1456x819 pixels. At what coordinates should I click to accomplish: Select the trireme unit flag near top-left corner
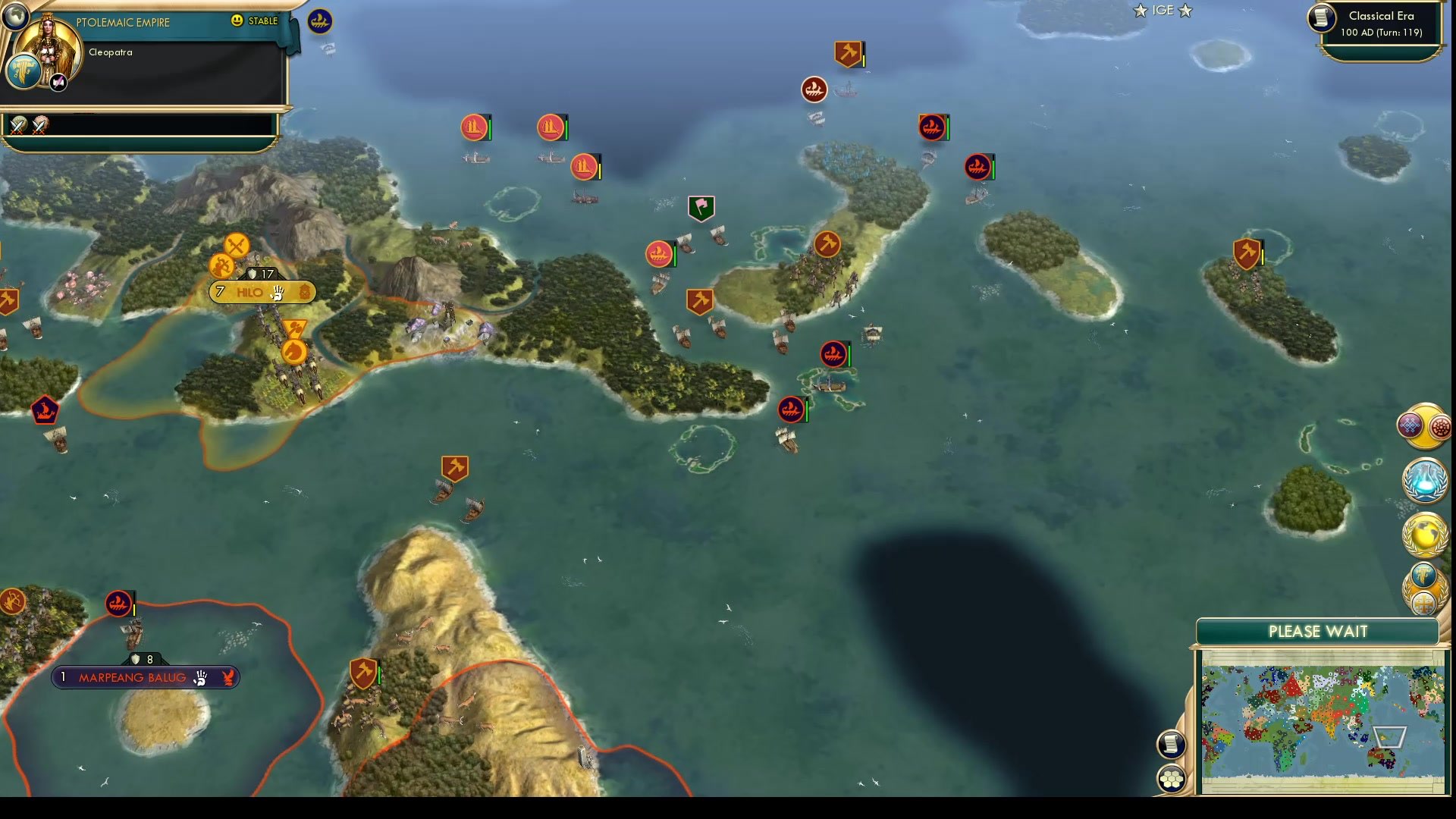[x=318, y=22]
